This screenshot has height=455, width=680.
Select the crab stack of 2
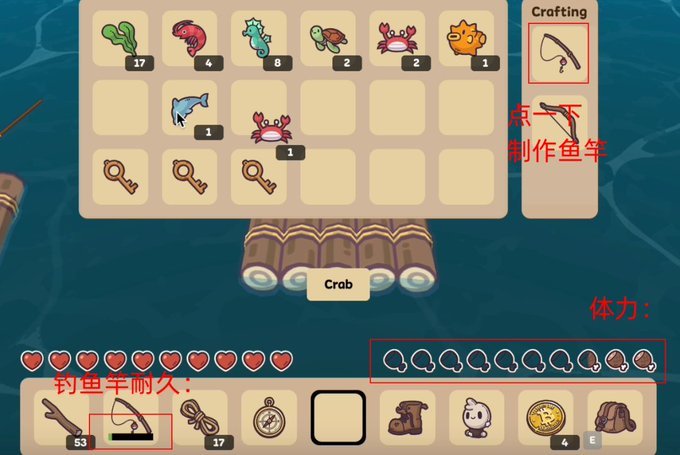[x=396, y=40]
